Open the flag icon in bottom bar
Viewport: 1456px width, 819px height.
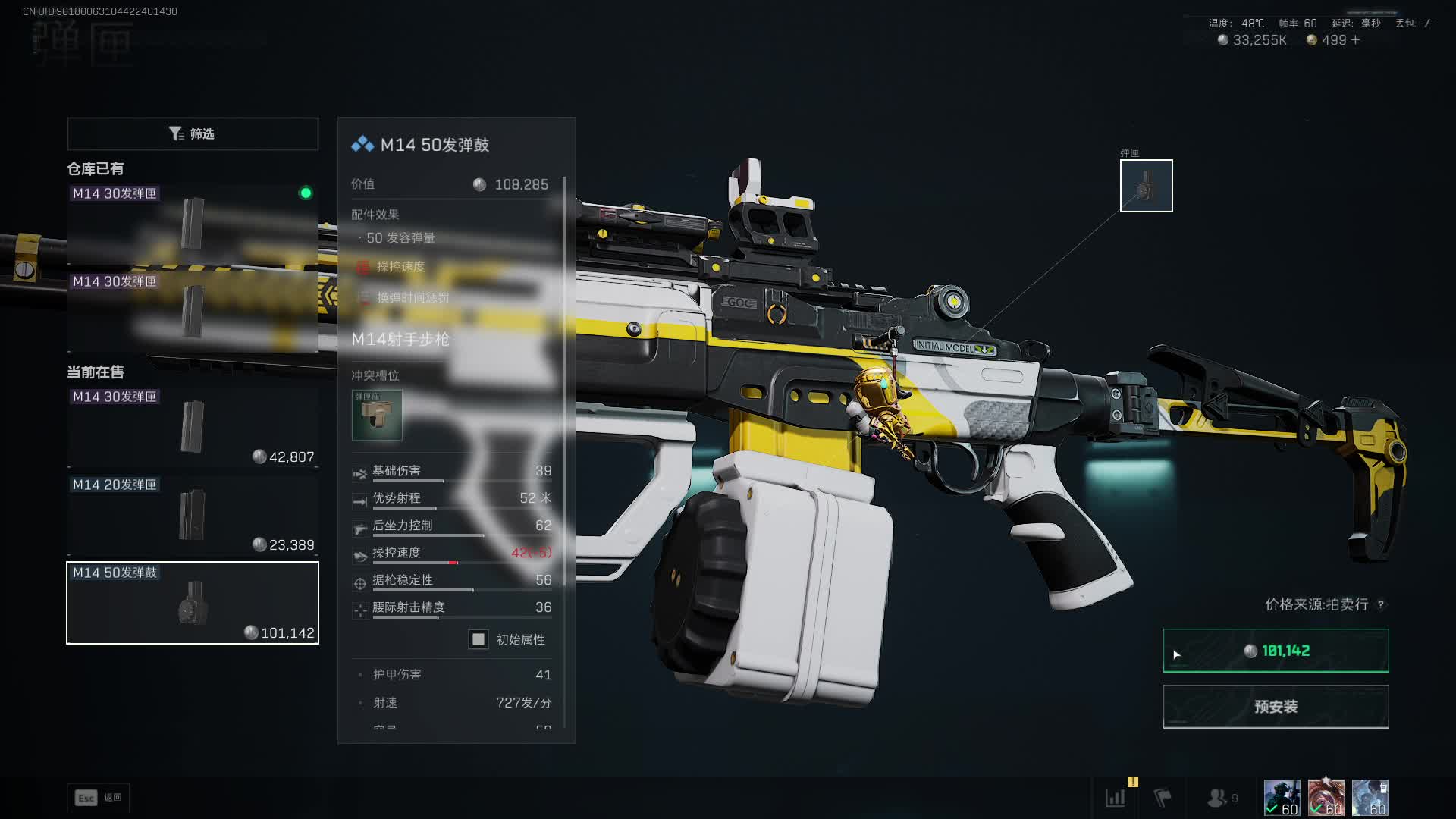[x=1163, y=798]
